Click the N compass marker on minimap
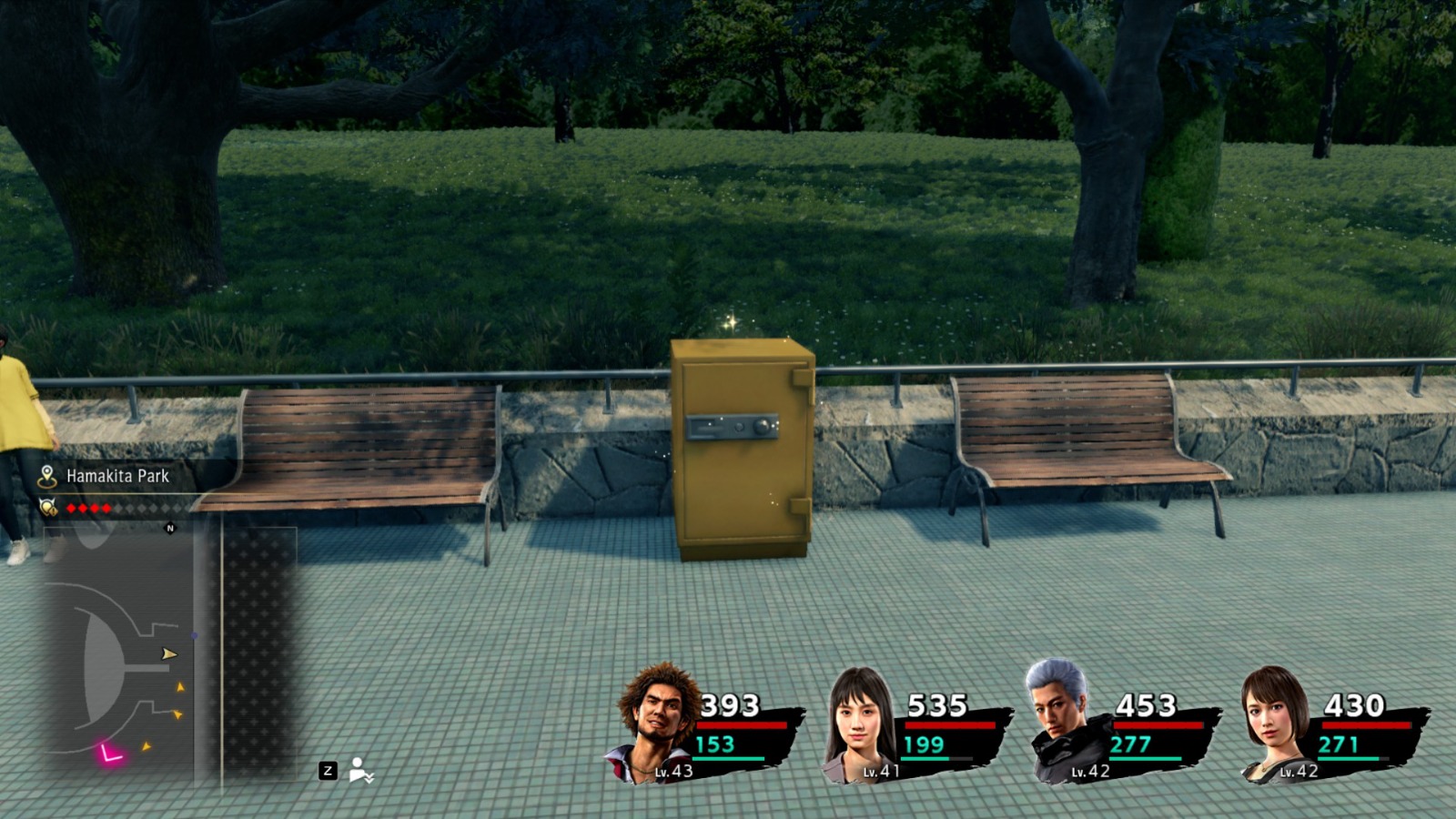The image size is (1456, 819). click(x=168, y=526)
